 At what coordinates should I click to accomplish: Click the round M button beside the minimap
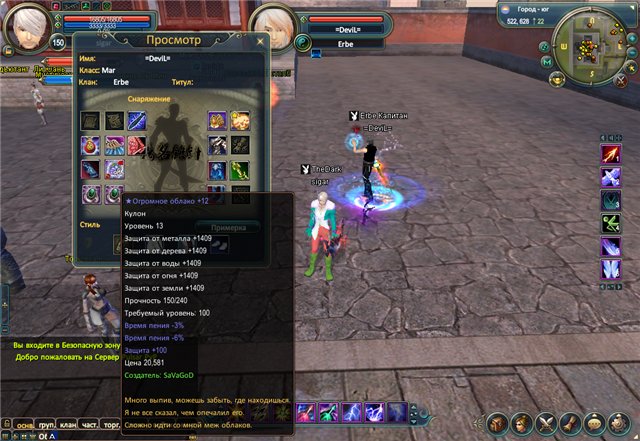point(547,62)
